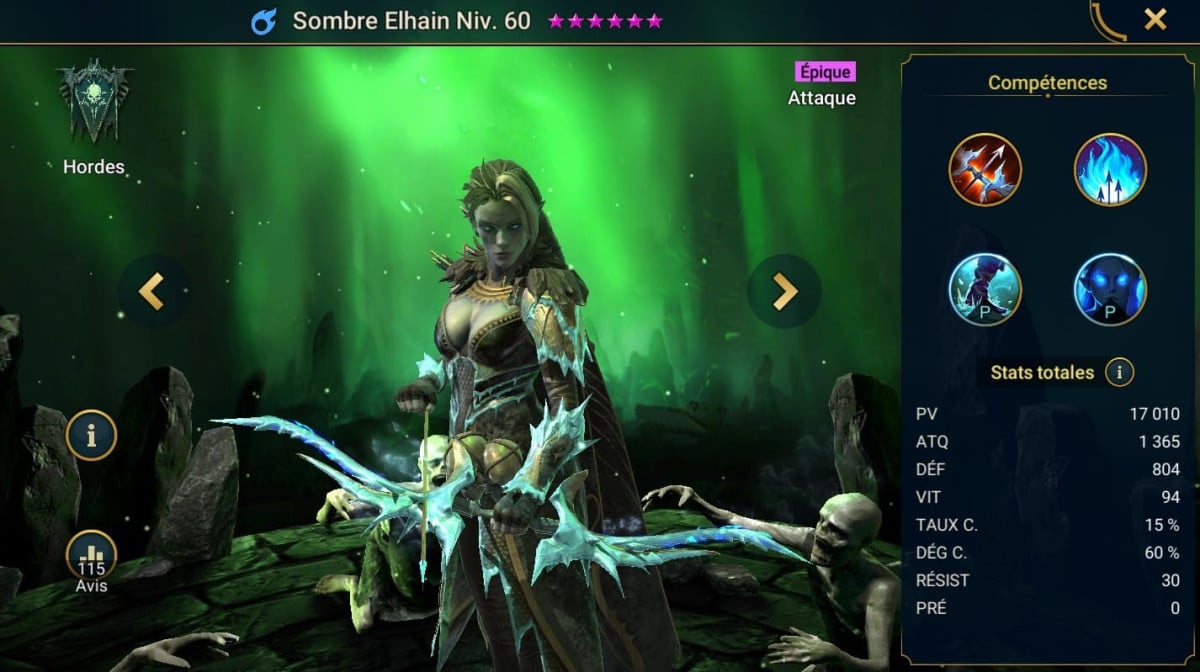Open the champion info button on the left

pos(92,435)
